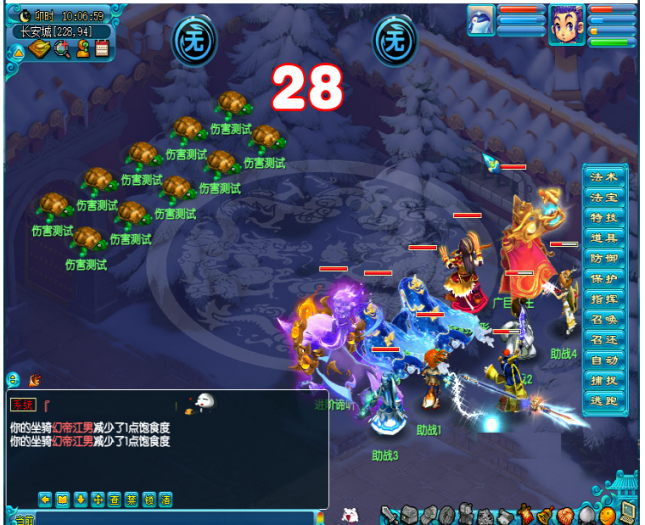Select the 保护 protect command
This screenshot has height=525, width=645.
click(604, 278)
